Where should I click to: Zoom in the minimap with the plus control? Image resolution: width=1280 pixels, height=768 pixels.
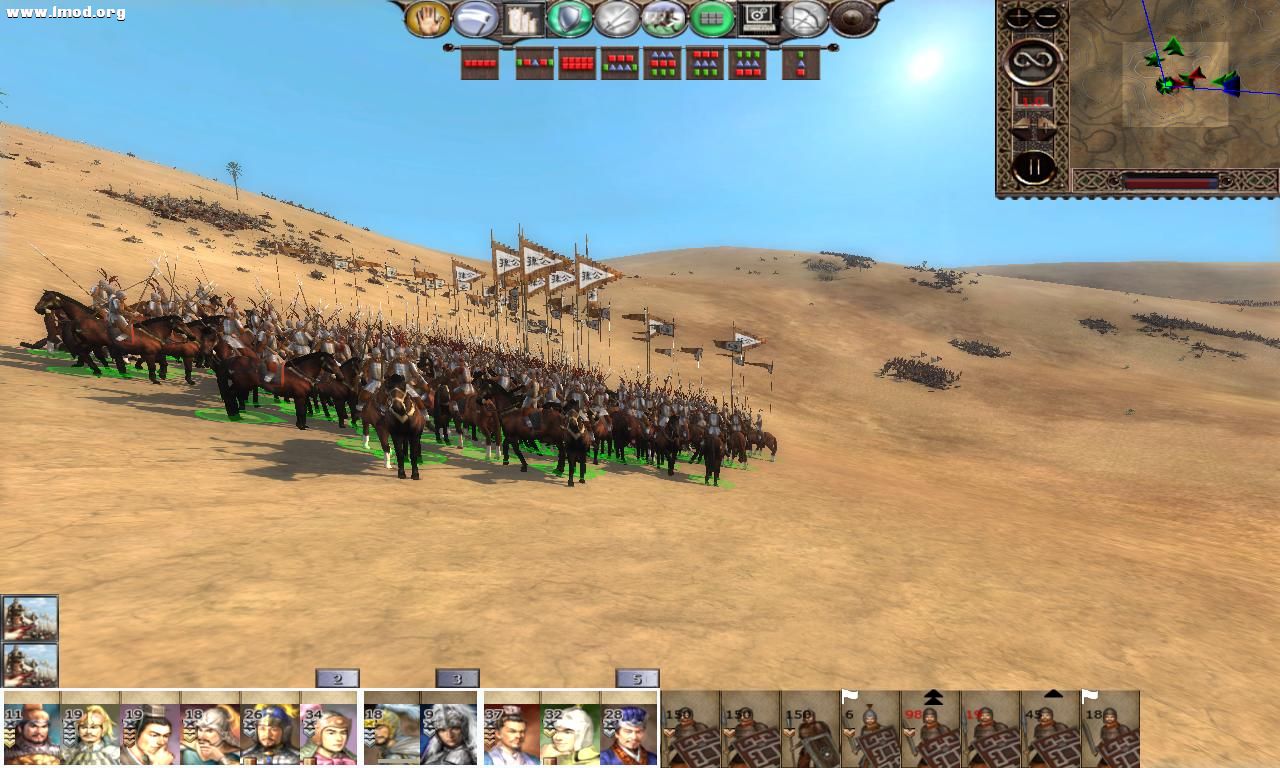[1017, 17]
